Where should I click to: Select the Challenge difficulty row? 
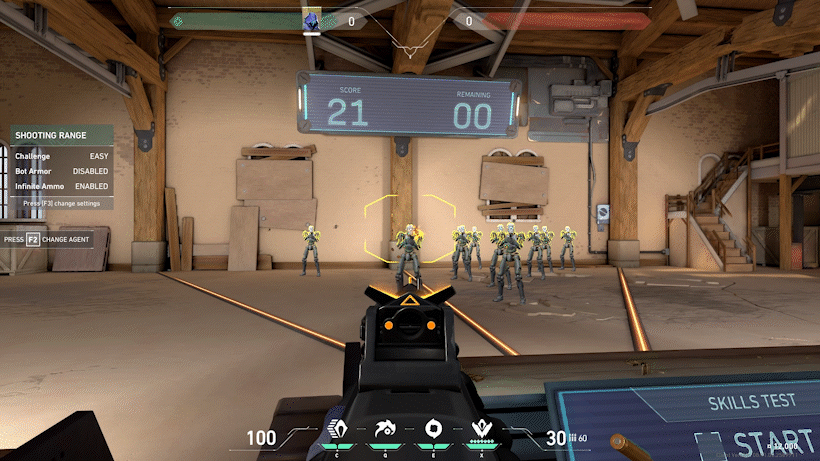[x=62, y=156]
